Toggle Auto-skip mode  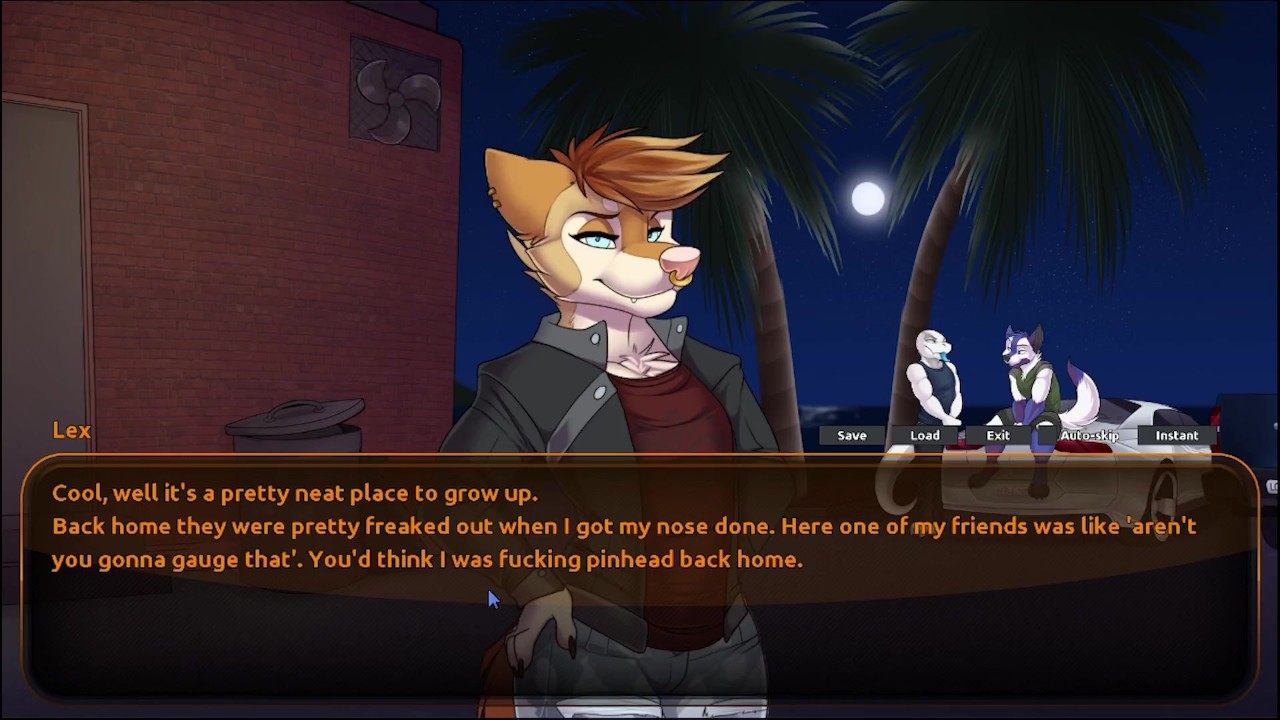[x=1089, y=435]
